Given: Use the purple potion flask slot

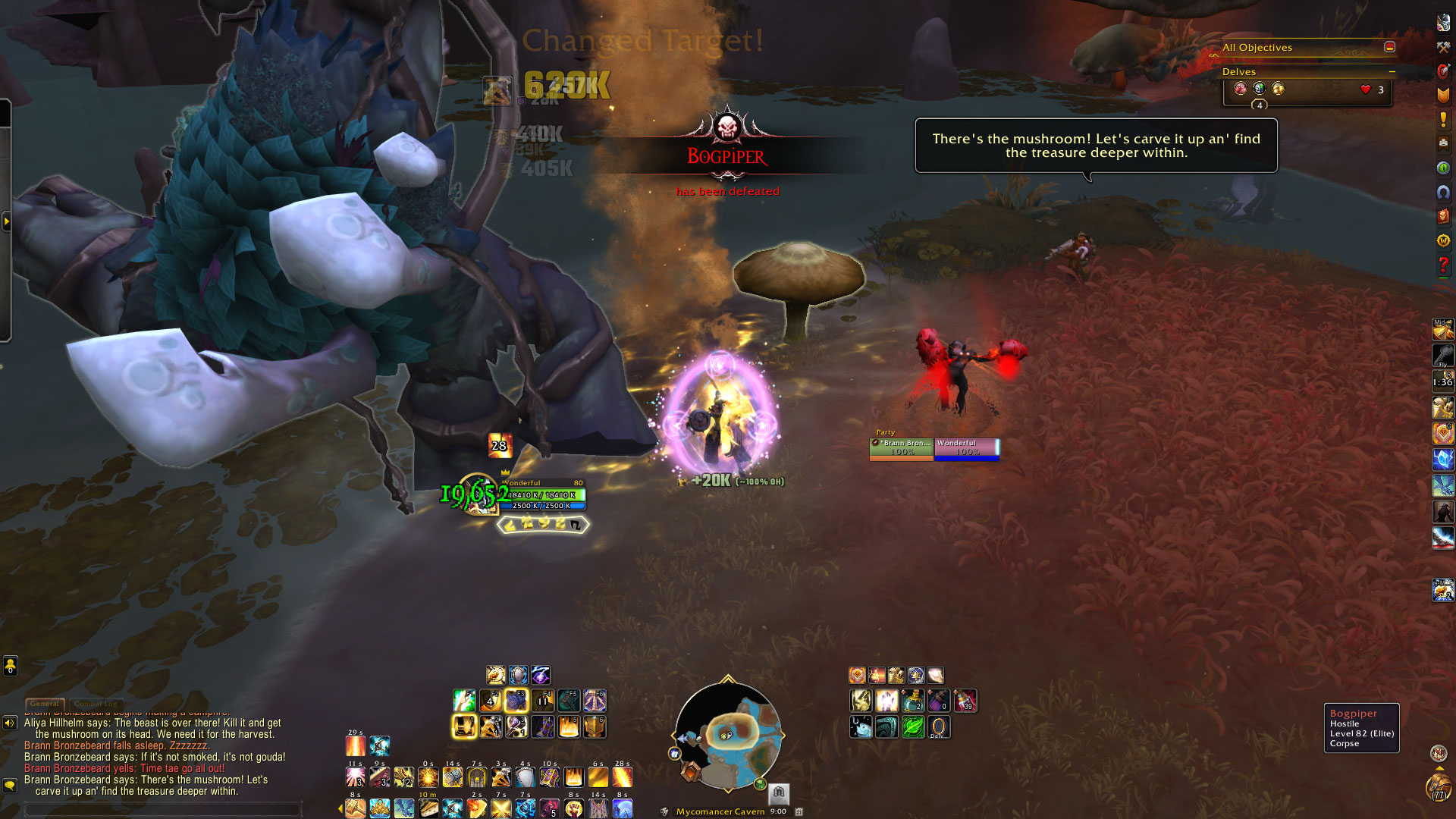Looking at the screenshot, I should click(938, 701).
